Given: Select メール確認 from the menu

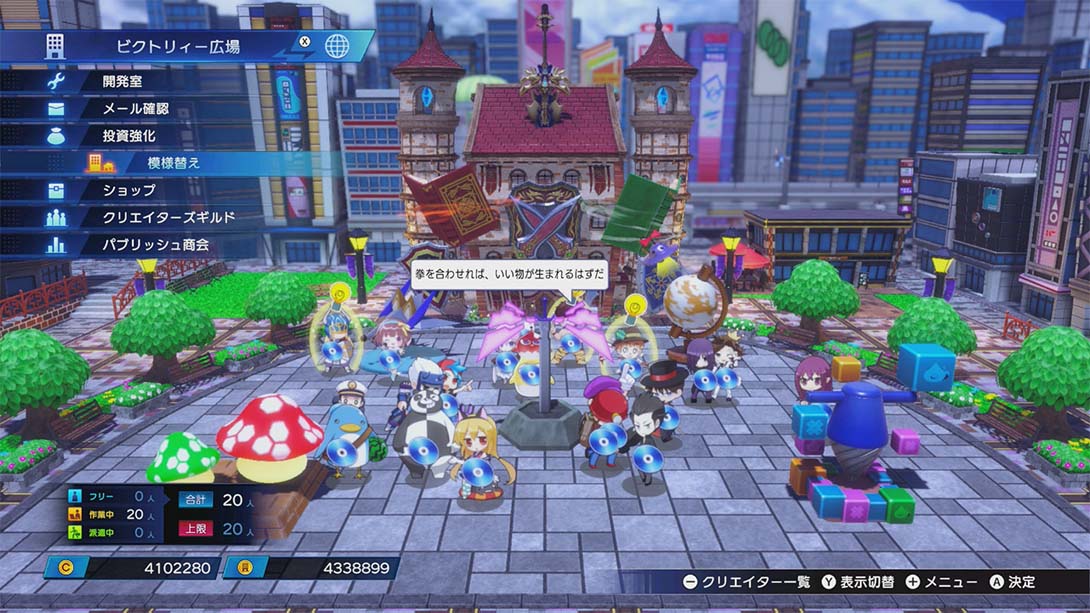Looking at the screenshot, I should tap(135, 108).
